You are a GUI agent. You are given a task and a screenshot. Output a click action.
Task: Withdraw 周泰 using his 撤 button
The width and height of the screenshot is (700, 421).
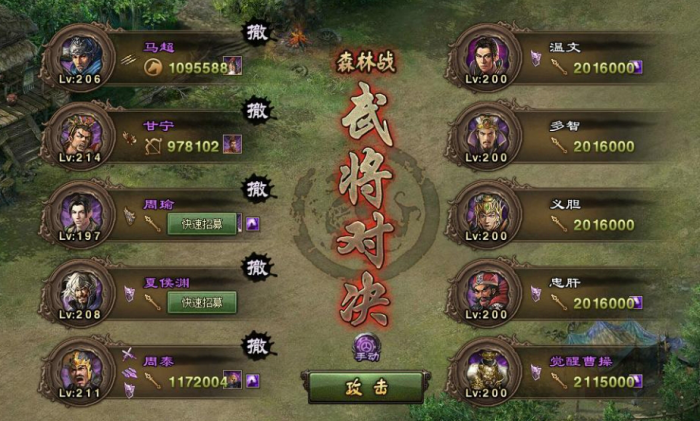pyautogui.click(x=257, y=346)
